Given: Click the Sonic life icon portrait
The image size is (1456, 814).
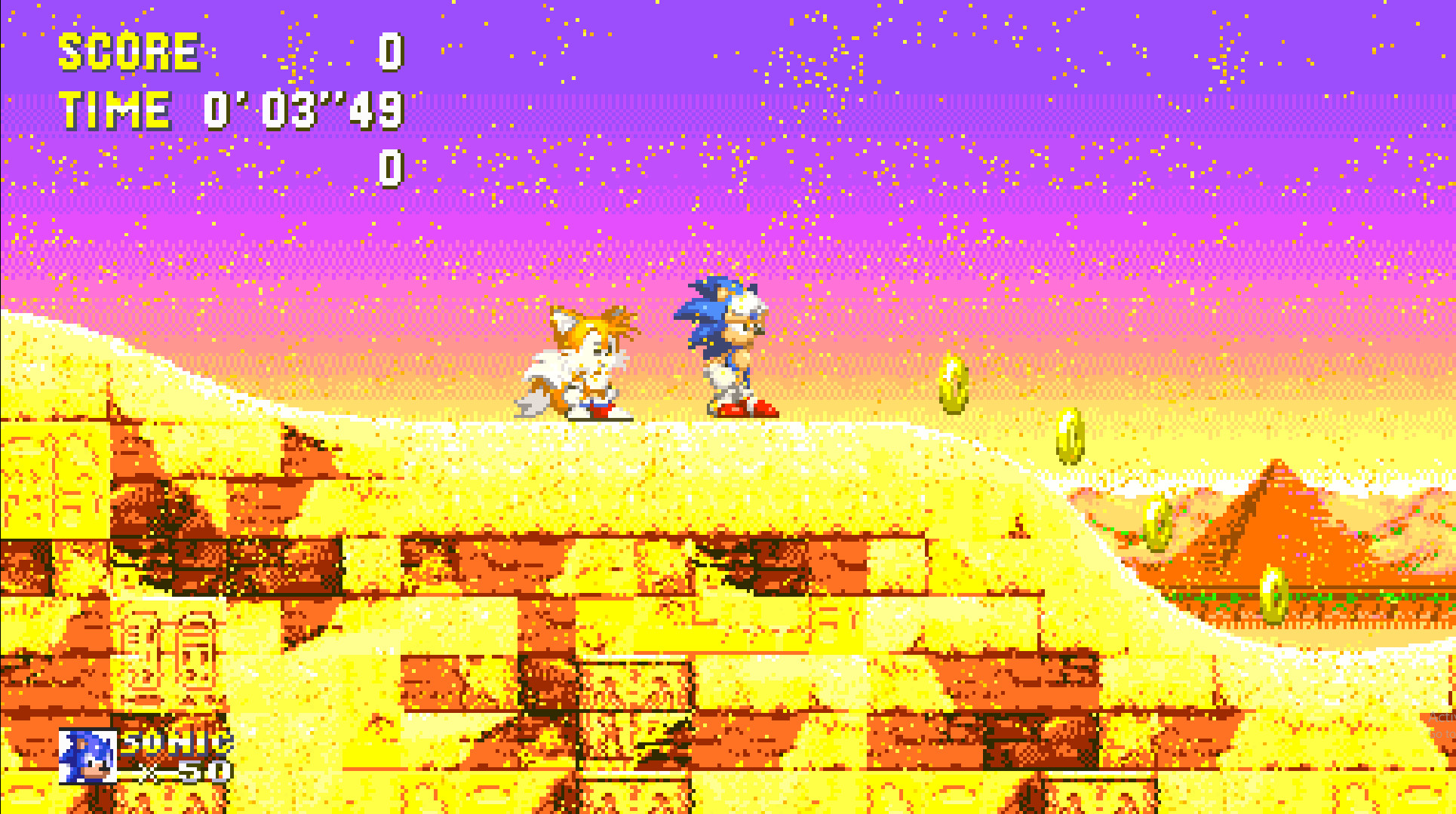Looking at the screenshot, I should [x=87, y=757].
